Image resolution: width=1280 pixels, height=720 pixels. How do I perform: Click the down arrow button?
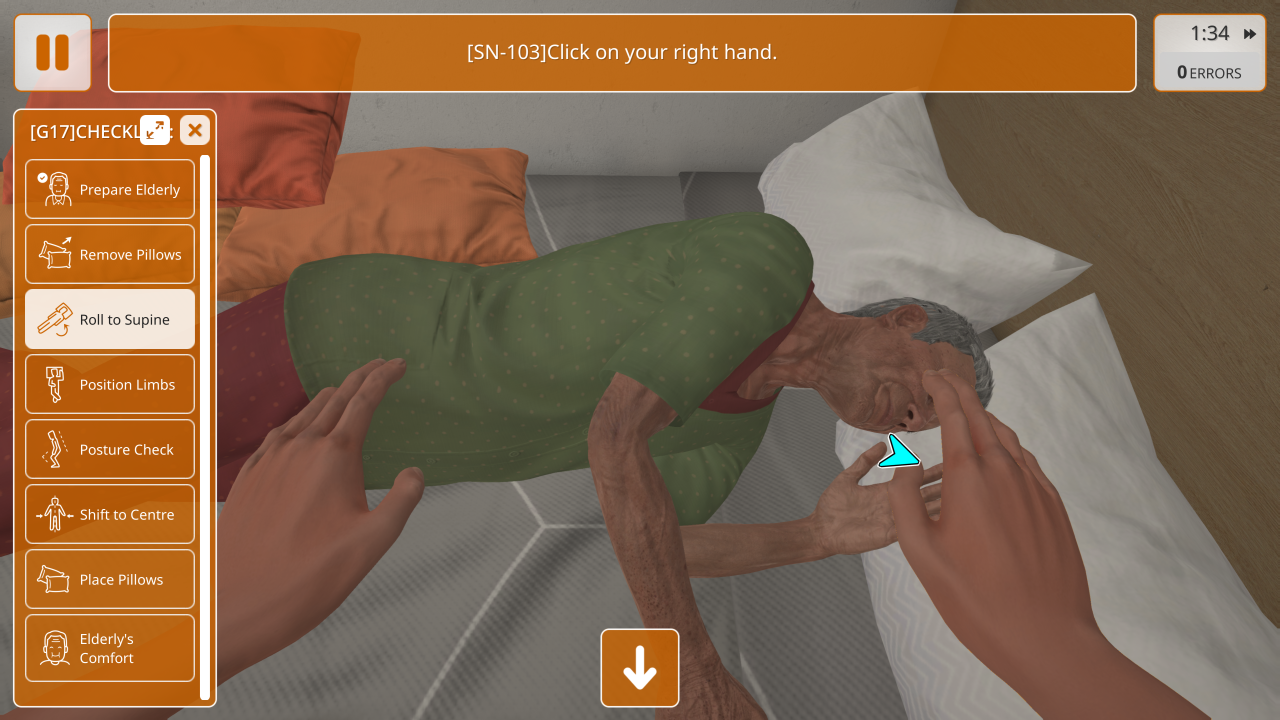640,667
